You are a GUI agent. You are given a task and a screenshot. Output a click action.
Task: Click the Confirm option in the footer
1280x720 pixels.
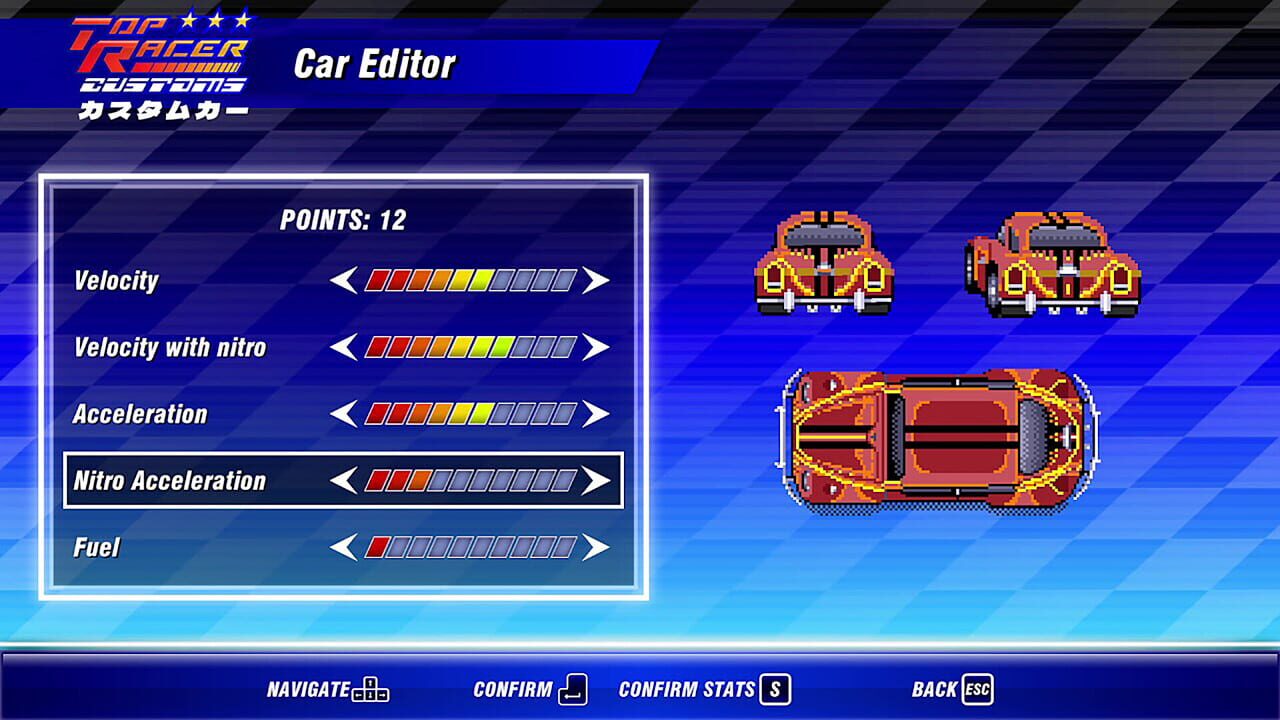coord(530,689)
